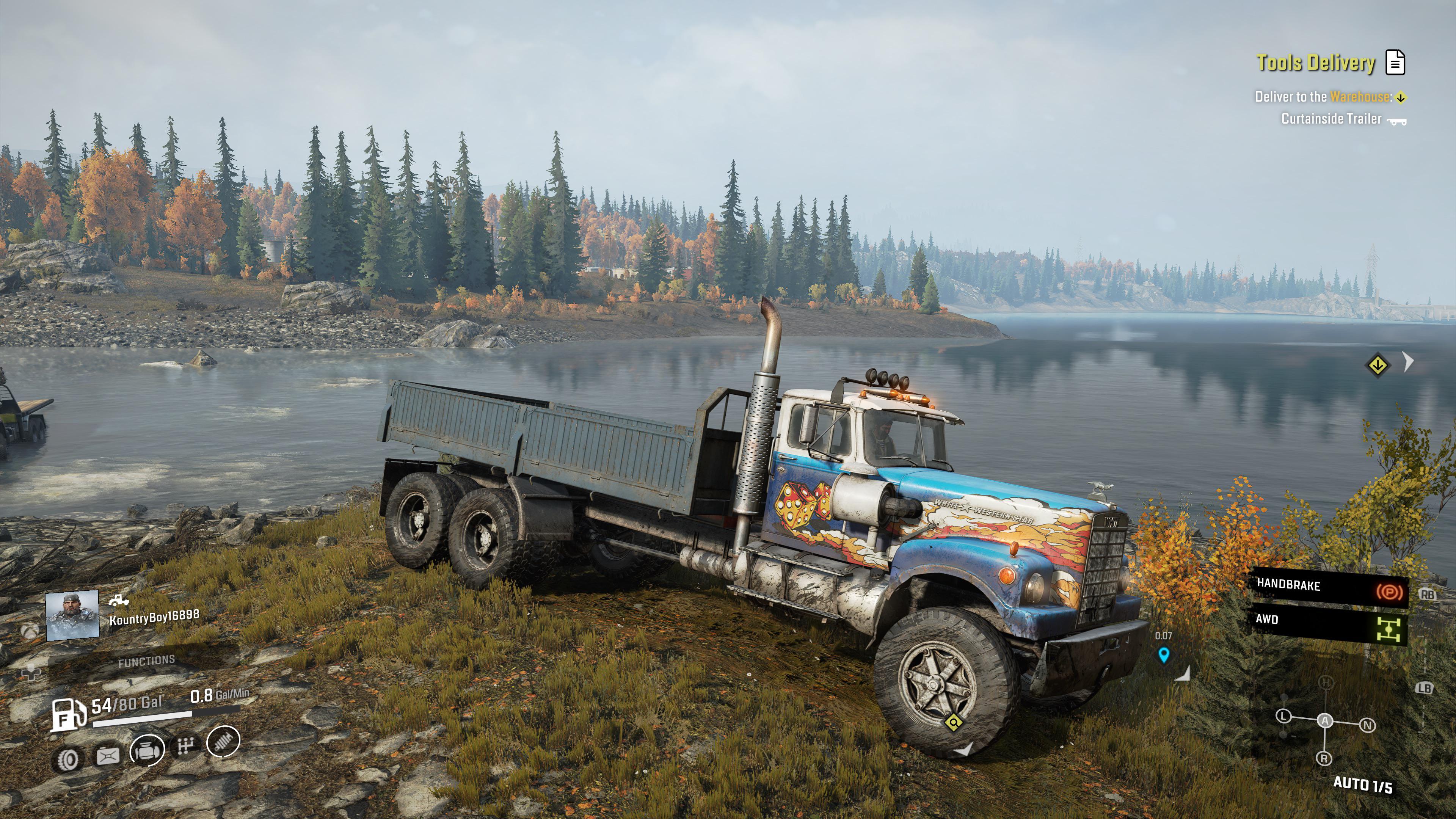Check the fuel tank damage status icon
The image size is (1456, 819).
[107, 756]
